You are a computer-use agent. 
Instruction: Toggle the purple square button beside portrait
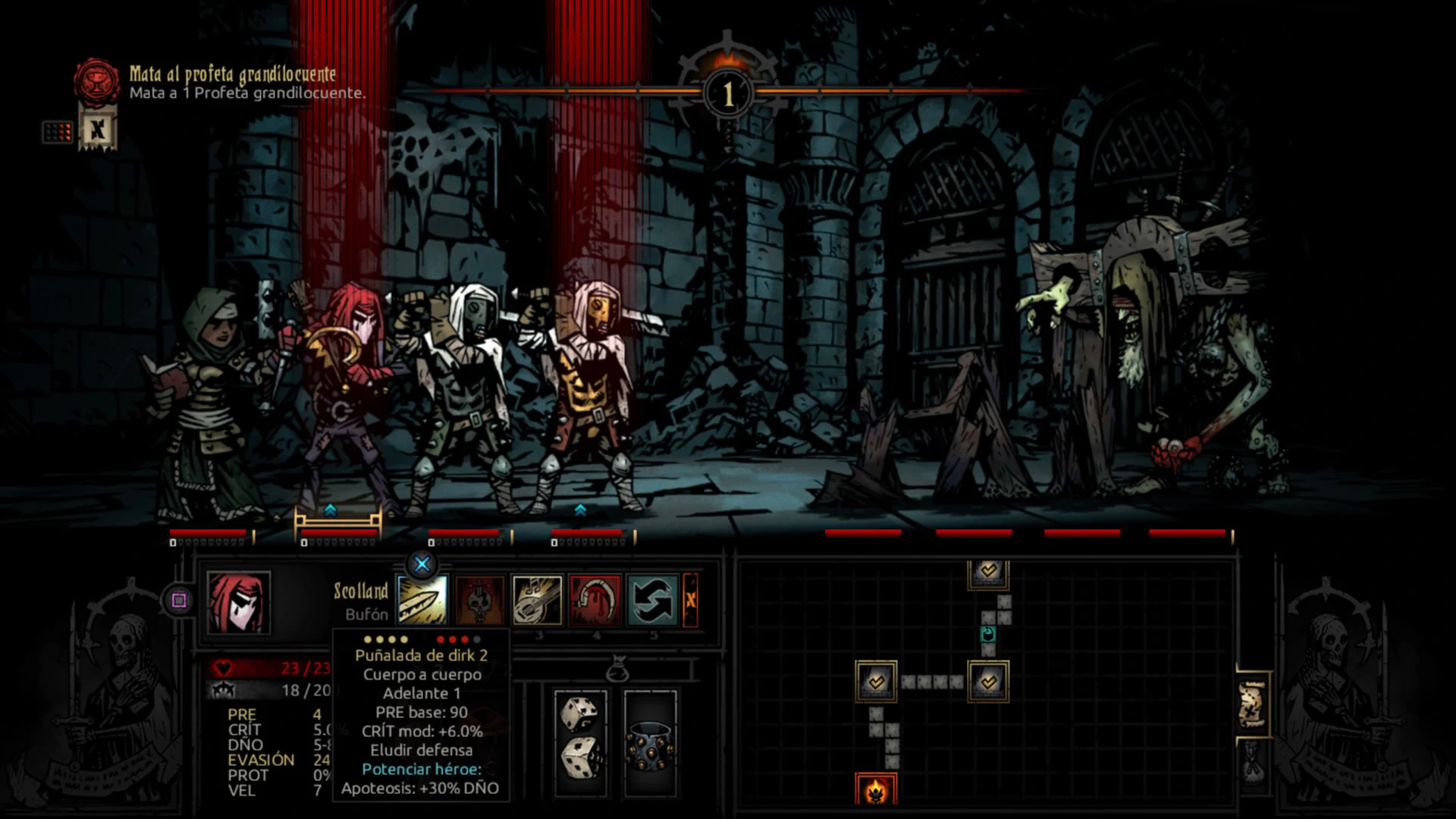point(179,601)
